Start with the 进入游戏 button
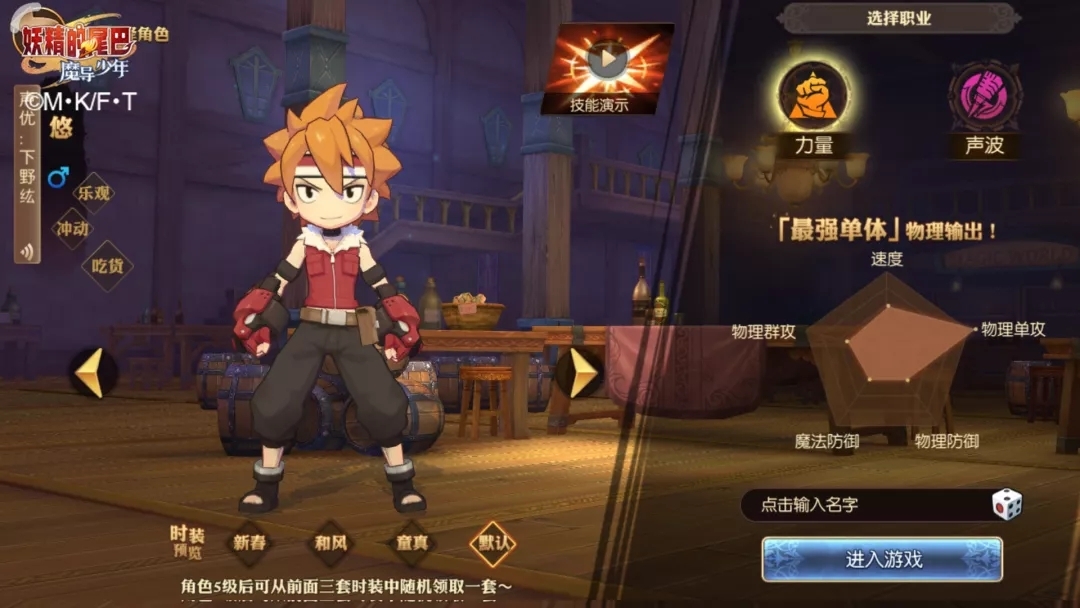Viewport: 1080px width, 608px height. coord(882,559)
